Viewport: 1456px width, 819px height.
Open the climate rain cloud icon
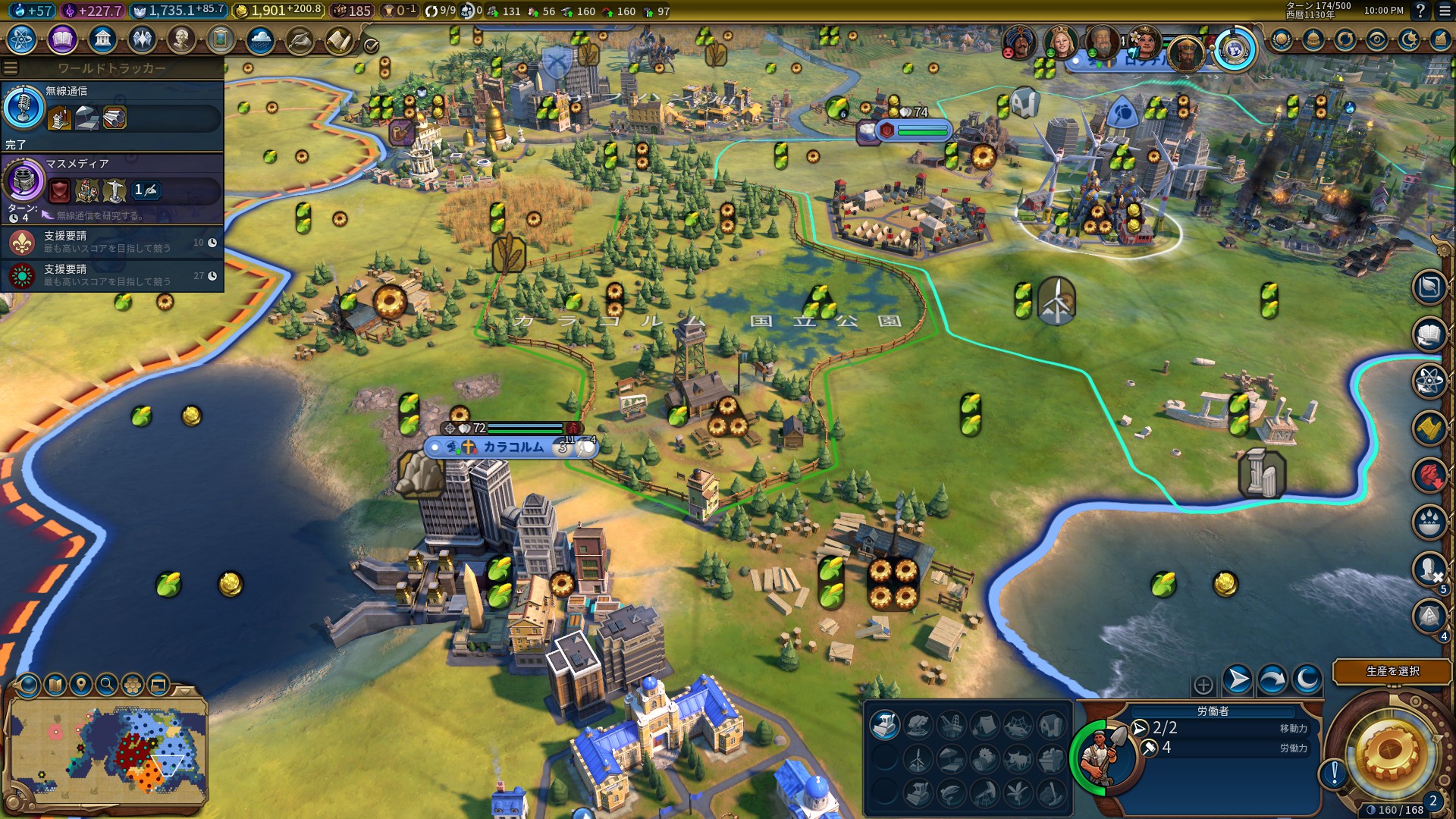click(260, 39)
